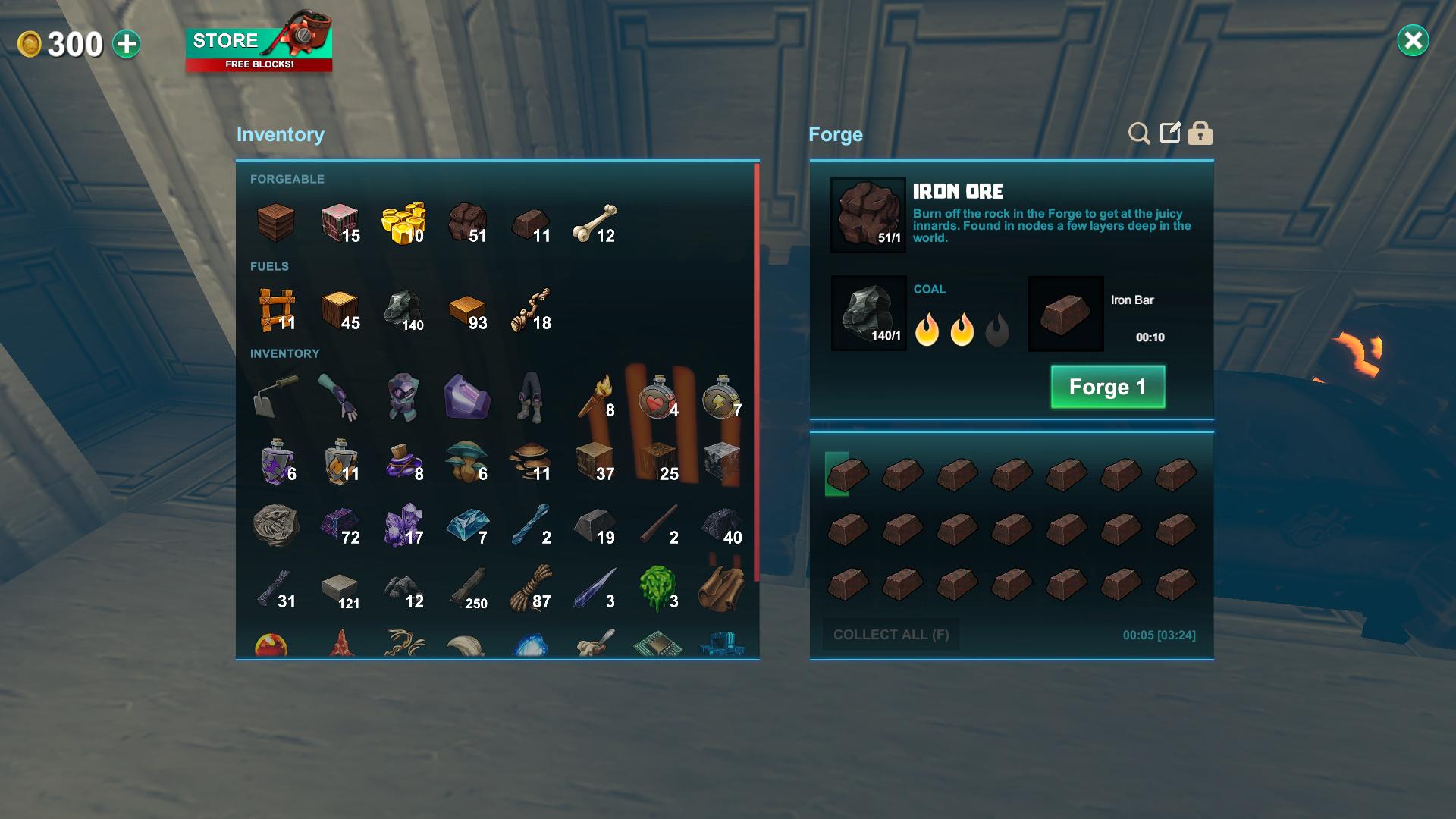1456x819 pixels.
Task: Select the gold nuggets in Forgeable
Action: tap(403, 224)
